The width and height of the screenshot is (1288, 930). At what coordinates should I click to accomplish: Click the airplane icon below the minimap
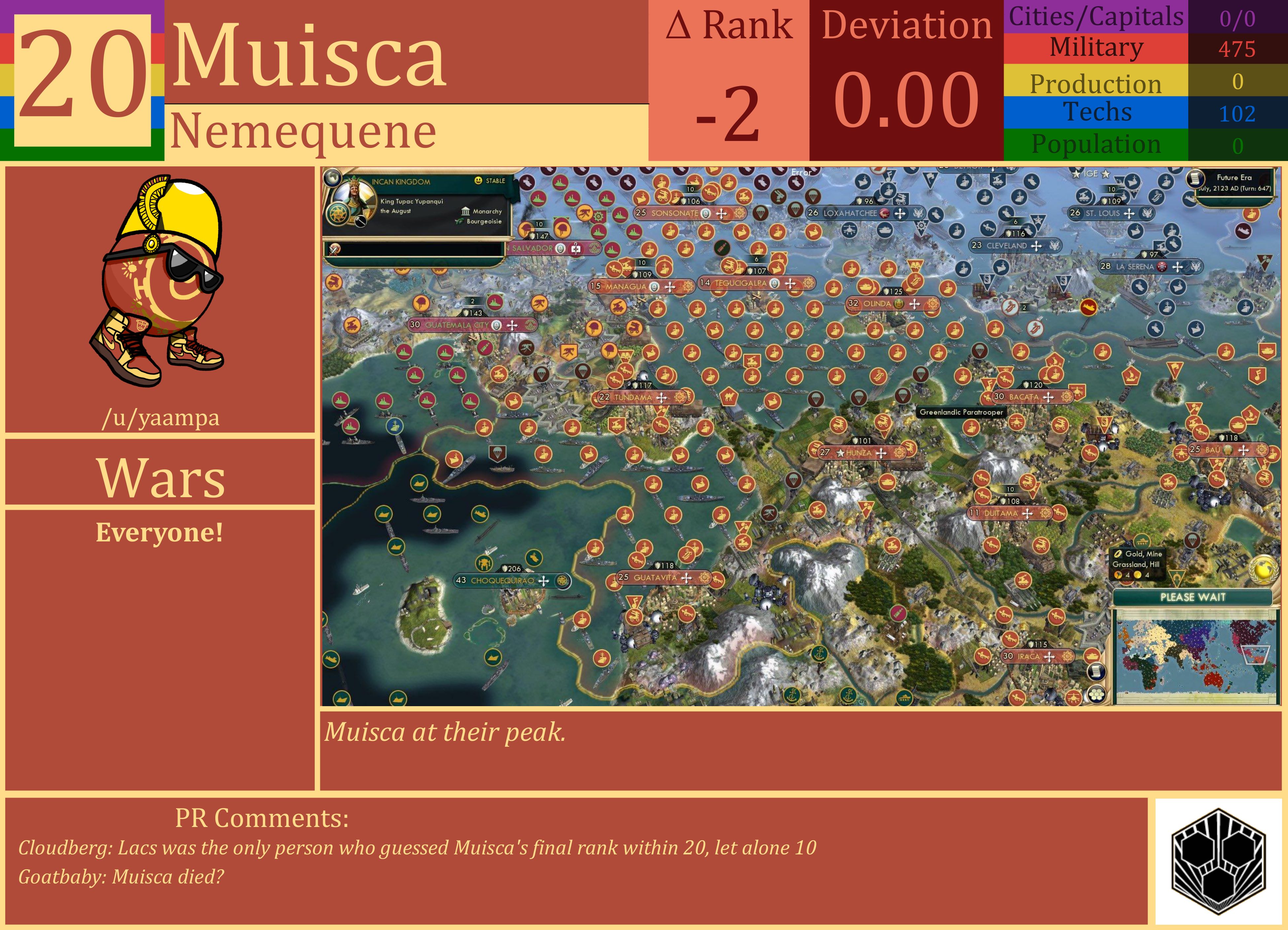pyautogui.click(x=1074, y=697)
